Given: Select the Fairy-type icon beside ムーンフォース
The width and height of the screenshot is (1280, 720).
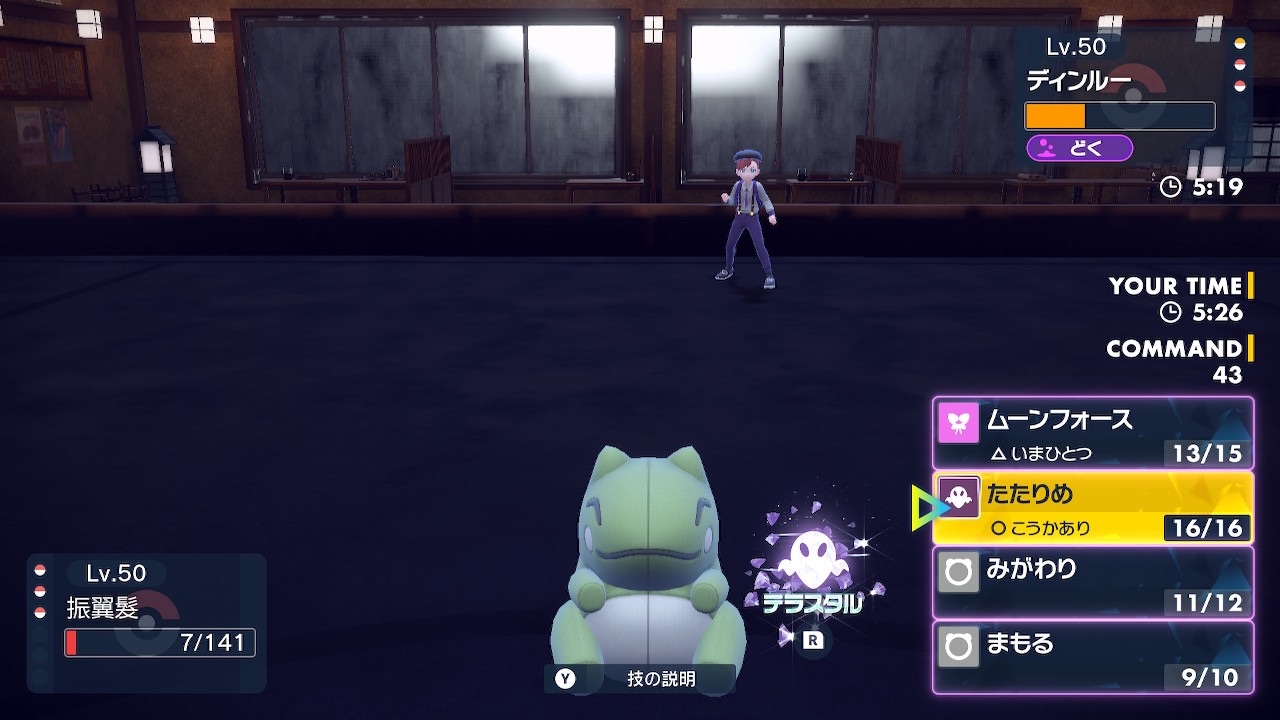Looking at the screenshot, I should point(958,420).
